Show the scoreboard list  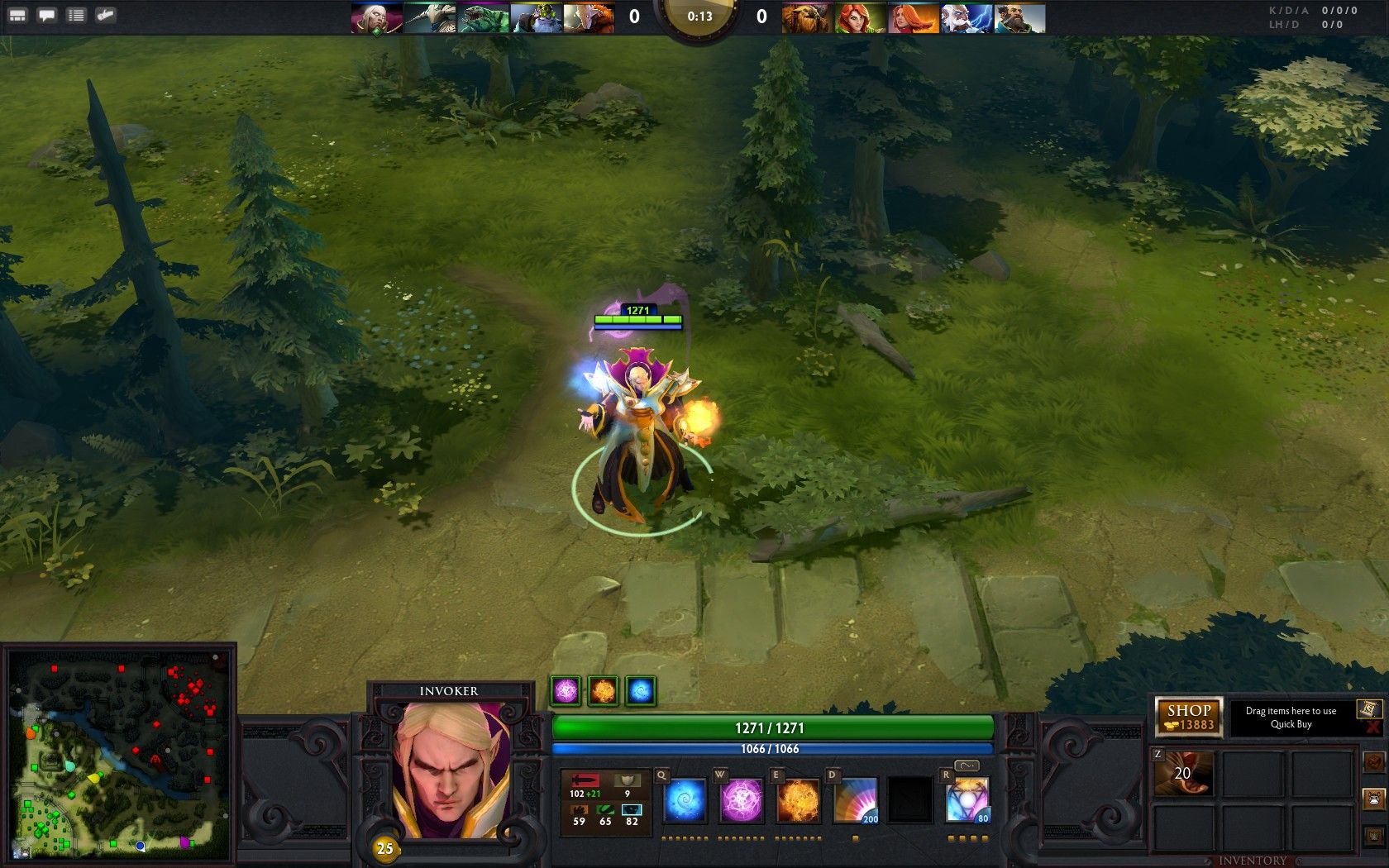[x=76, y=15]
